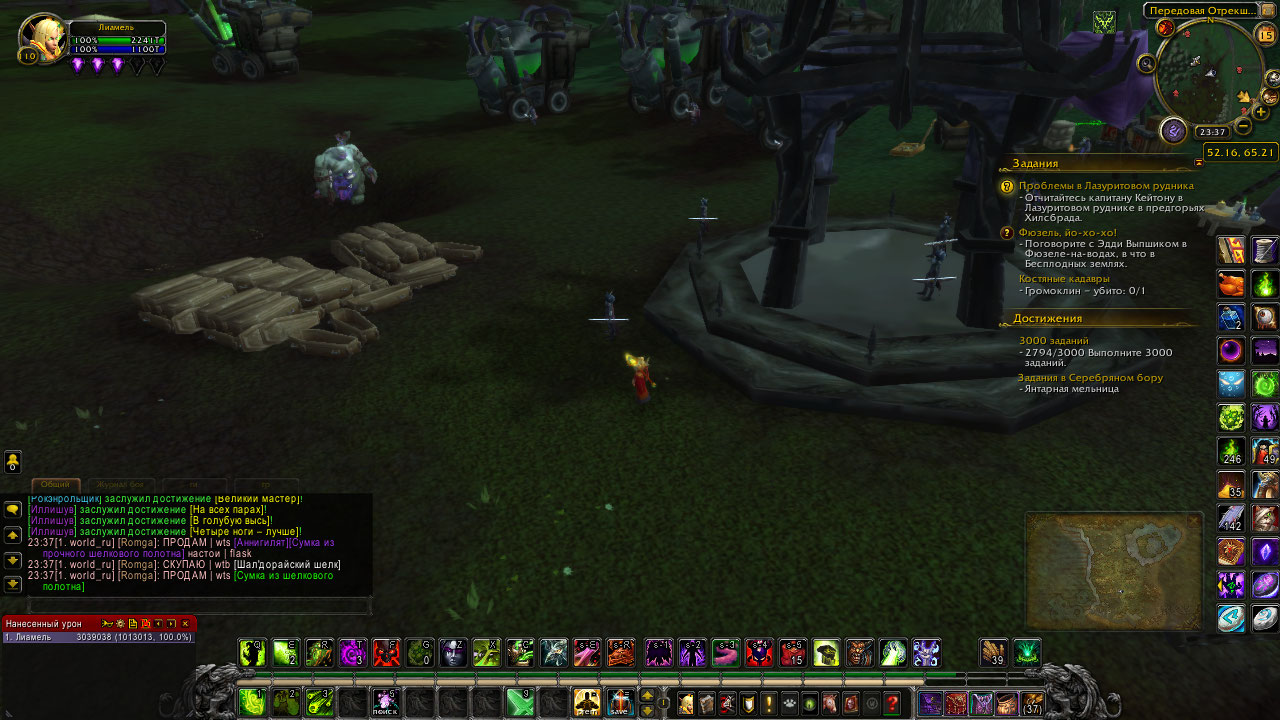Jump chat to the latest message

pos(13,584)
